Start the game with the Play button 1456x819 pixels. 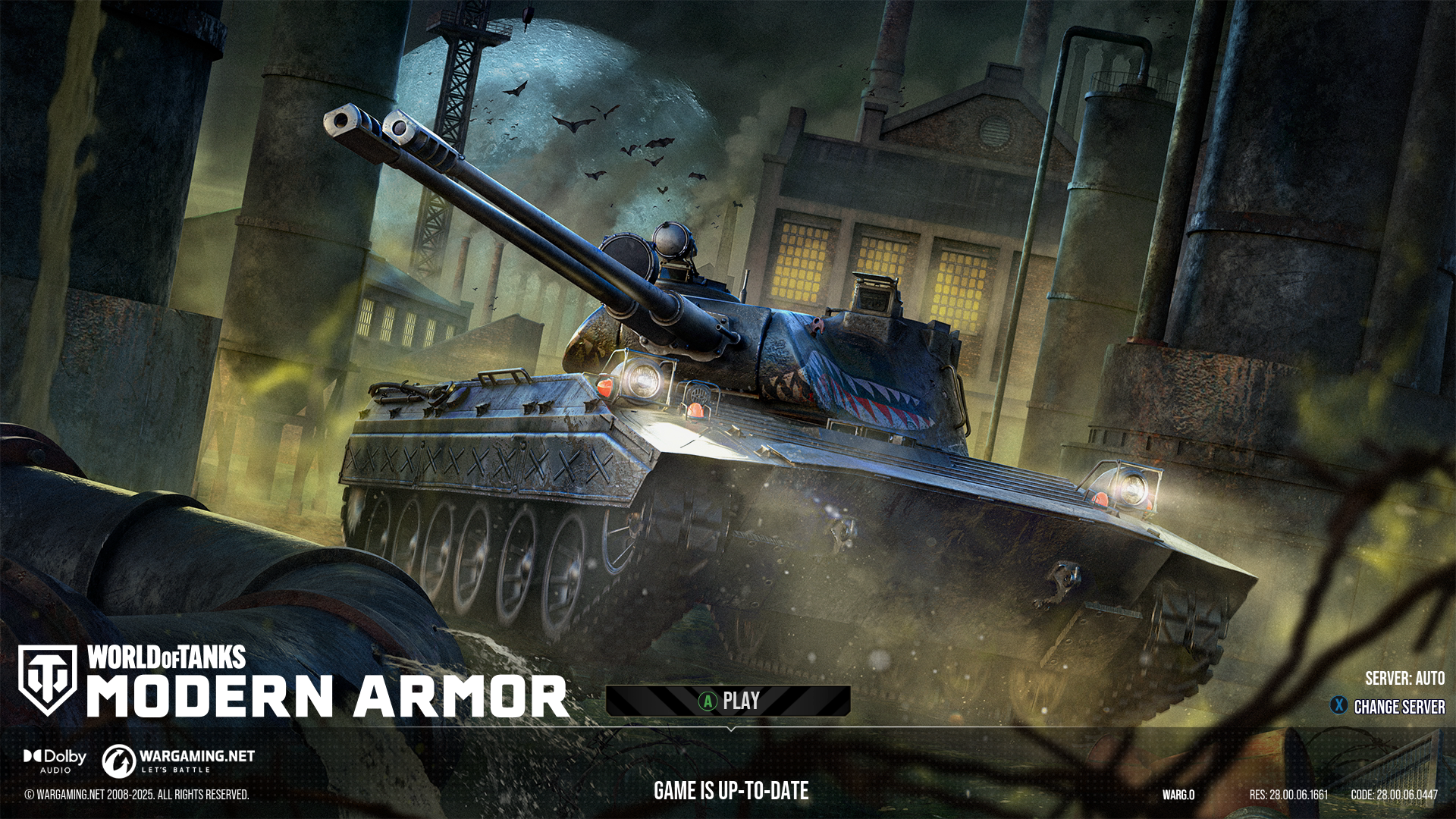tap(728, 701)
